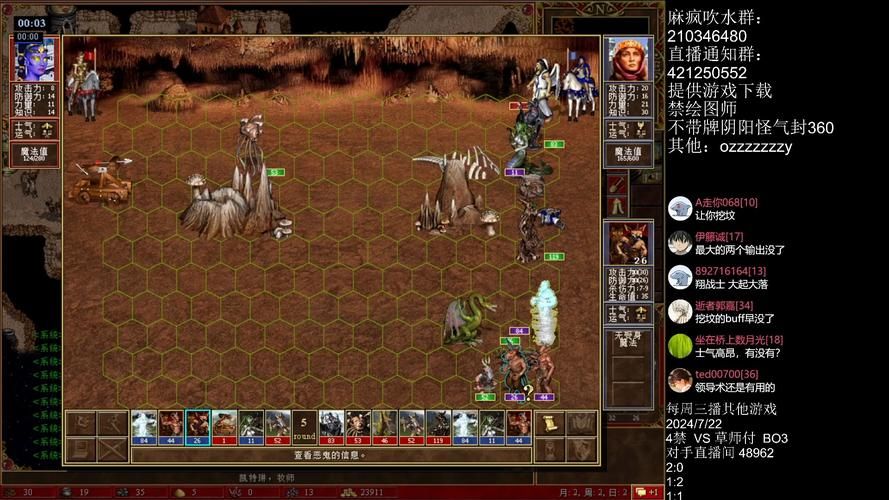Screen dimensions: 889x500
Task: Click the blue-skinned hero portrait
Action: pyautogui.click(x=33, y=60)
